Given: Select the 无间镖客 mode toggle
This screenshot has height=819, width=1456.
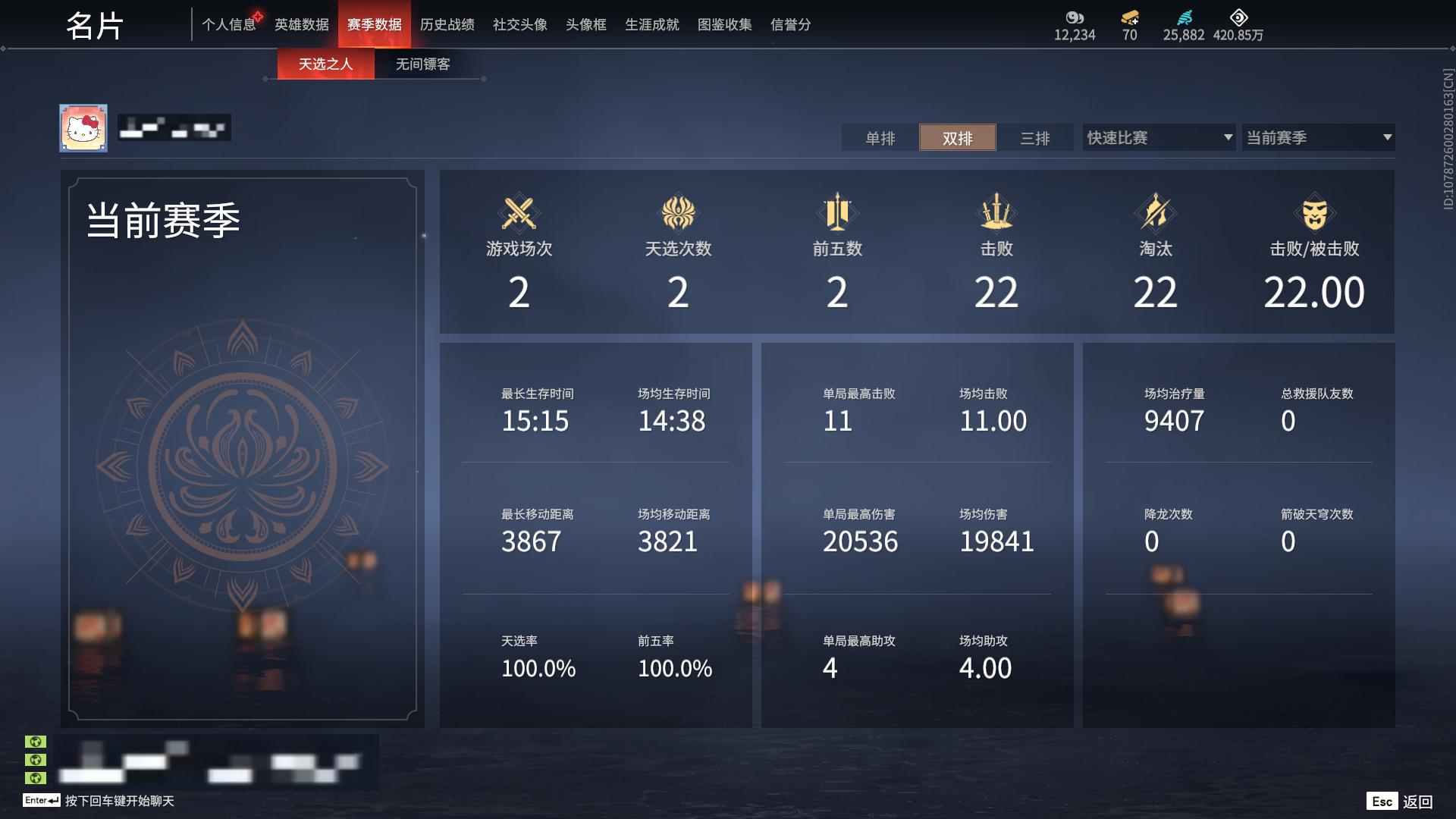Looking at the screenshot, I should pos(422,64).
